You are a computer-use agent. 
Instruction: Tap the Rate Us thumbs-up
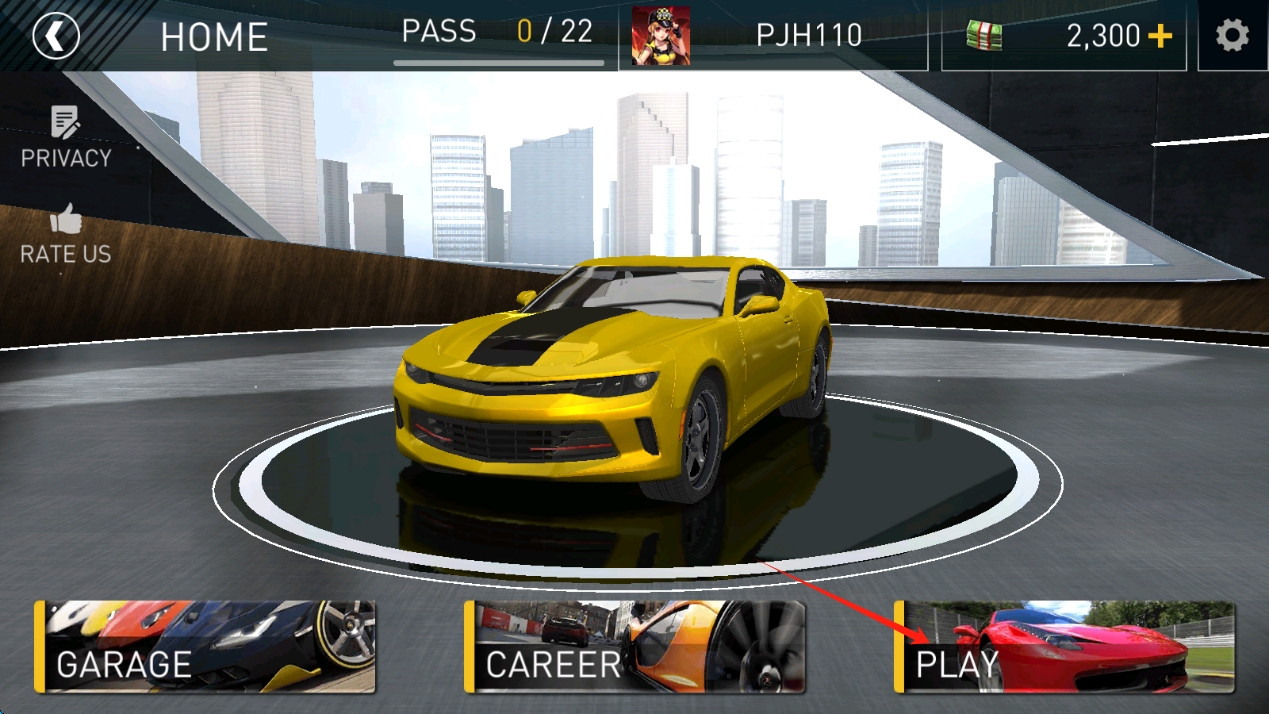[x=66, y=235]
